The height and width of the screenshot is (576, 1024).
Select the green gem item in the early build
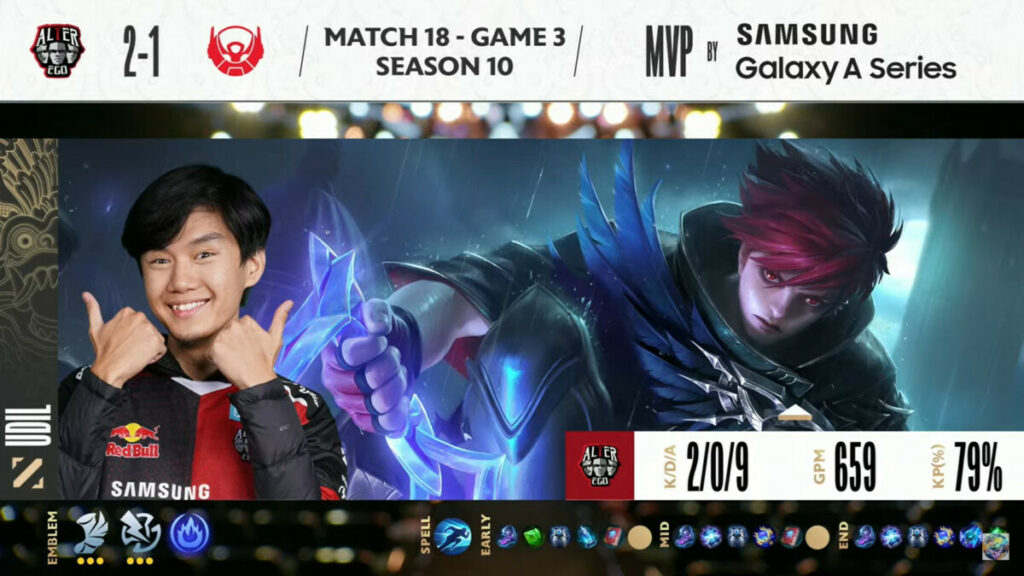point(534,537)
